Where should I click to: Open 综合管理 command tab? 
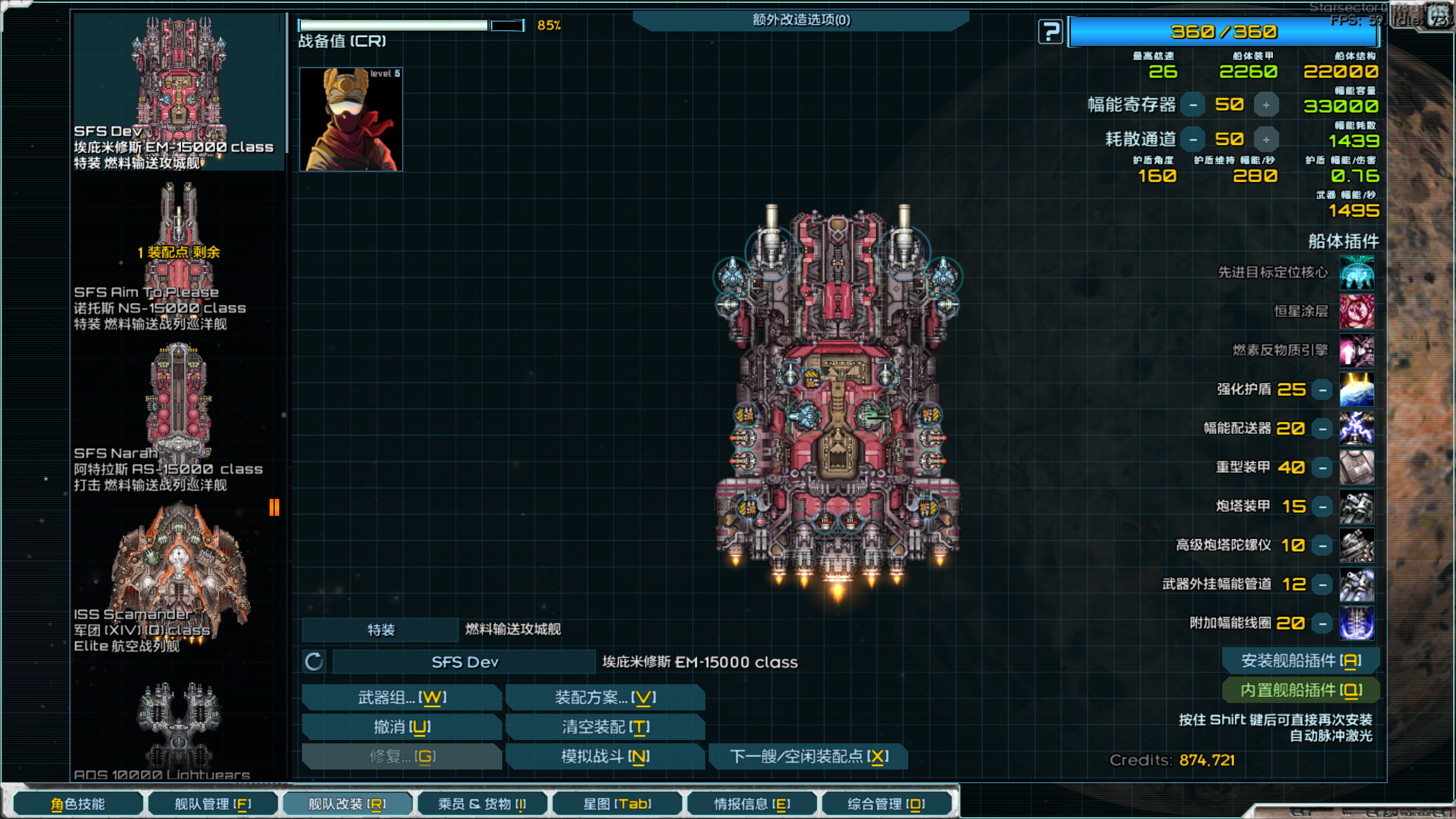point(886,804)
